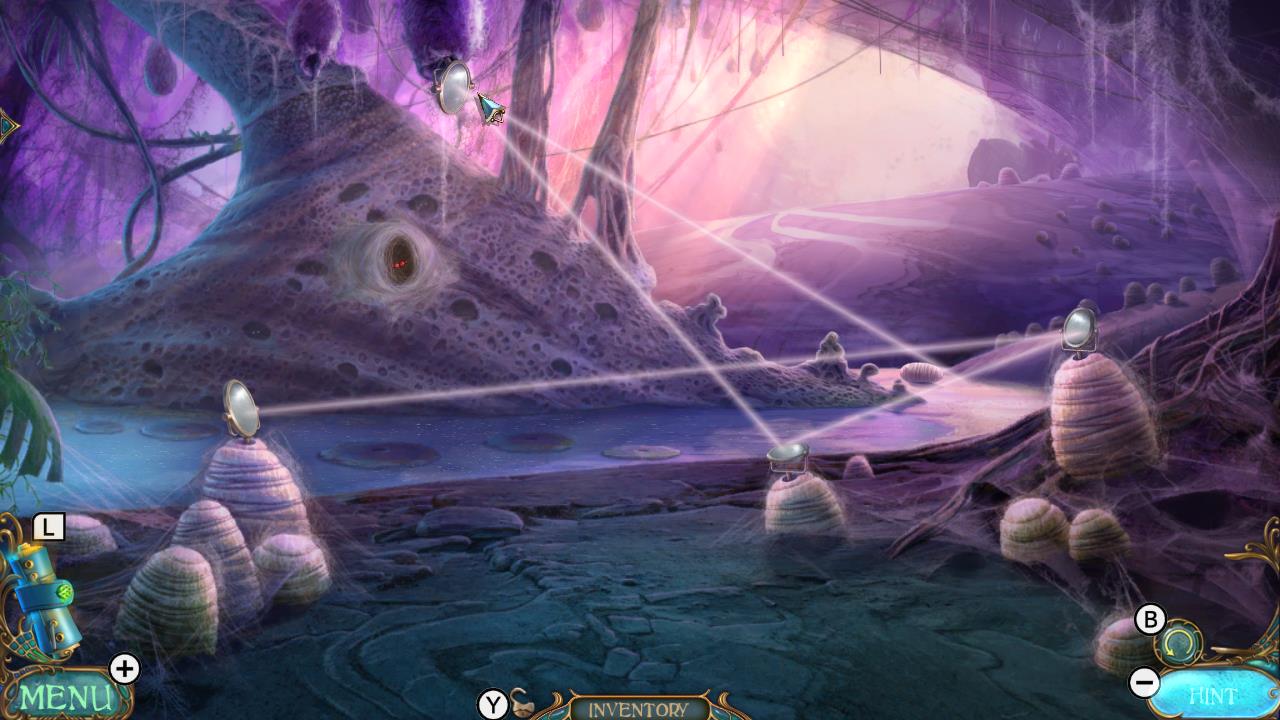Image resolution: width=1280 pixels, height=720 pixels.
Task: Open the INVENTORY banner
Action: tap(640, 709)
